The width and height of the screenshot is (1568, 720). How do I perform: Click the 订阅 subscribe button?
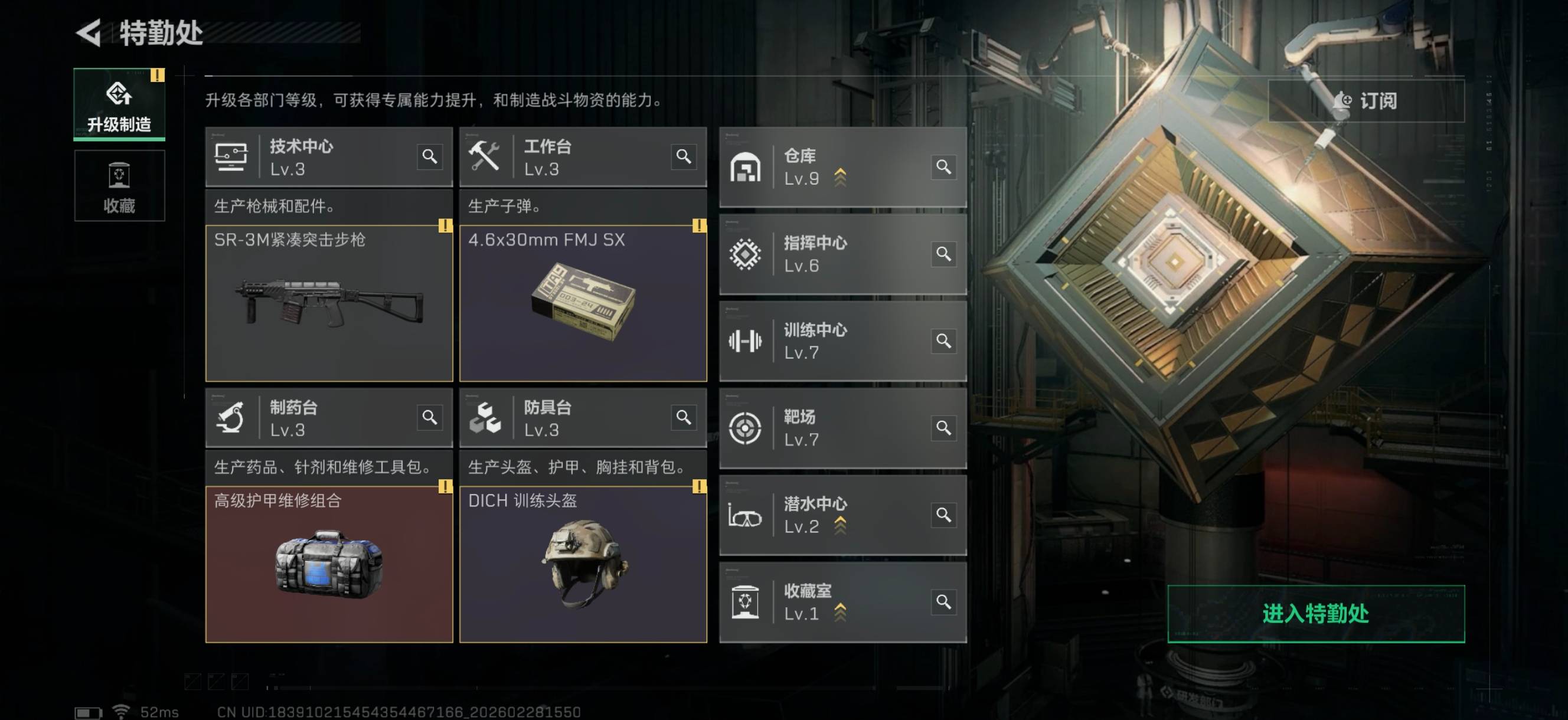tap(1366, 100)
